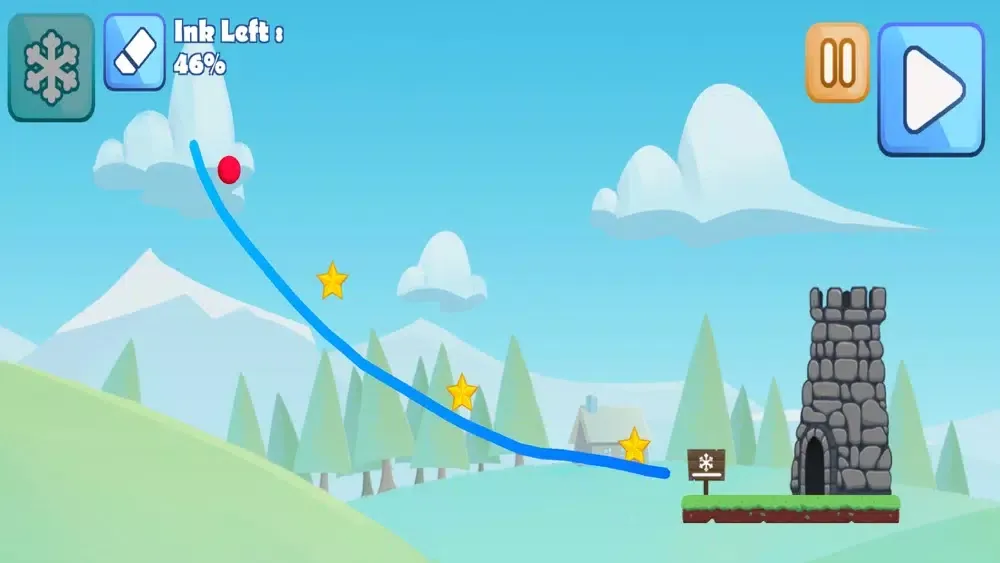Select the eraser tool
The image size is (1000, 563).
[135, 52]
